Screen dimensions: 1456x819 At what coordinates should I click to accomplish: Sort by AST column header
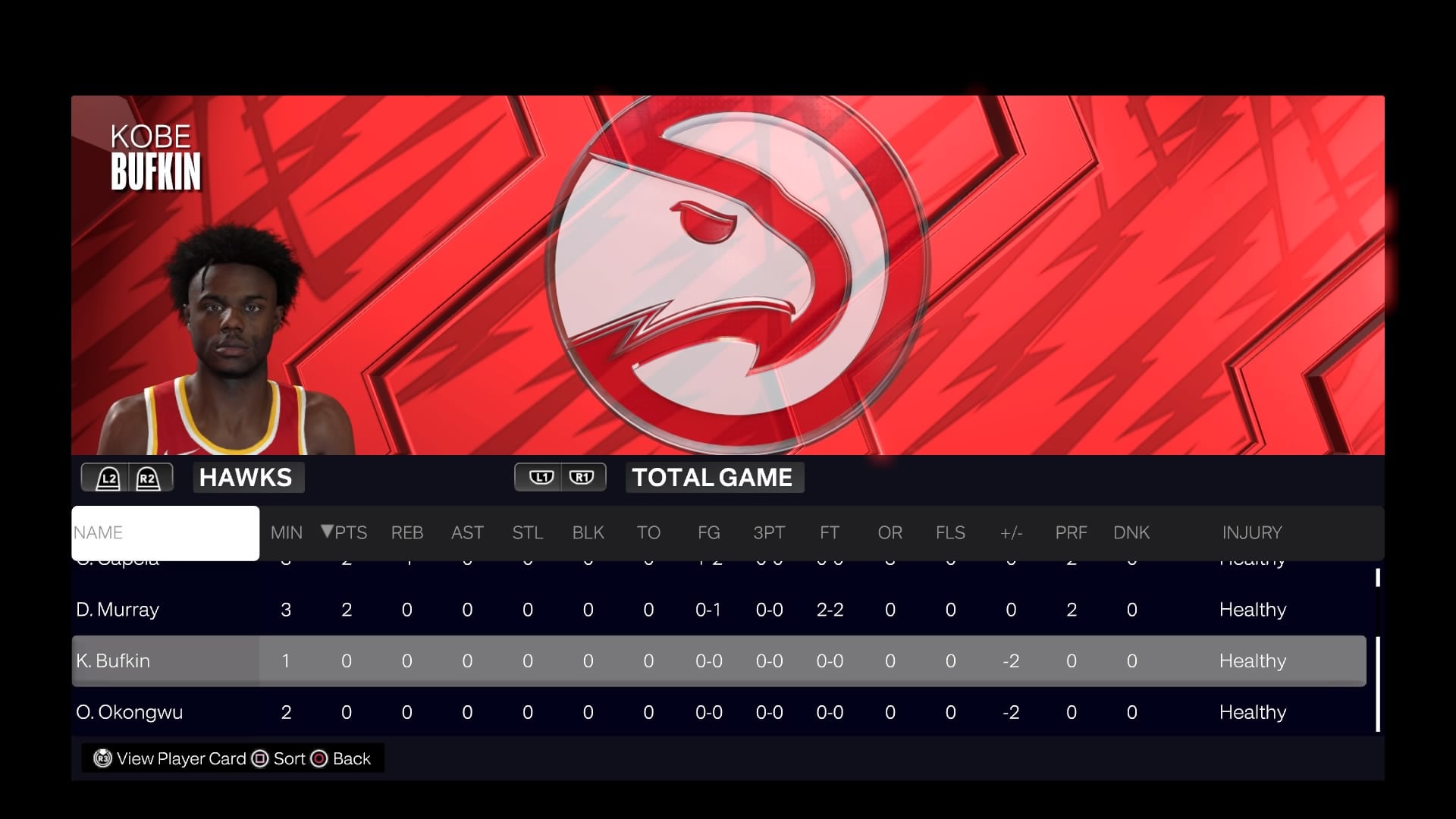(467, 533)
